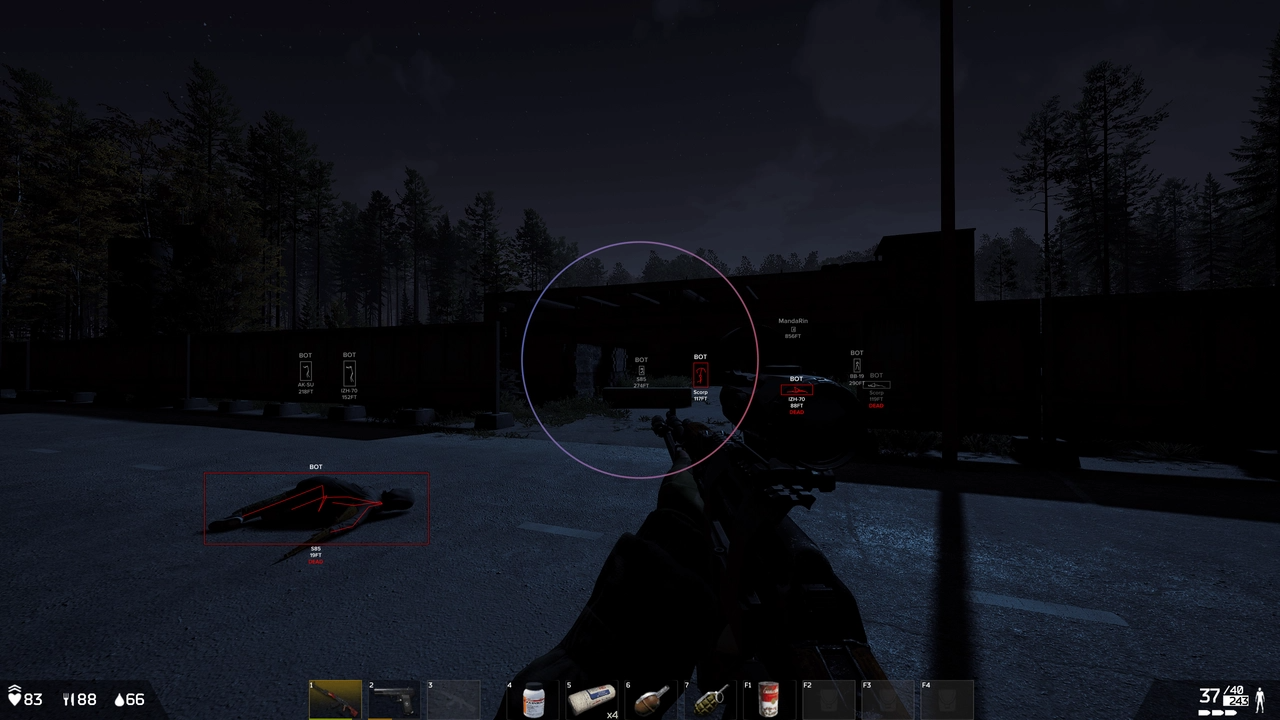Select the round grenade in slot 6

coord(652,698)
